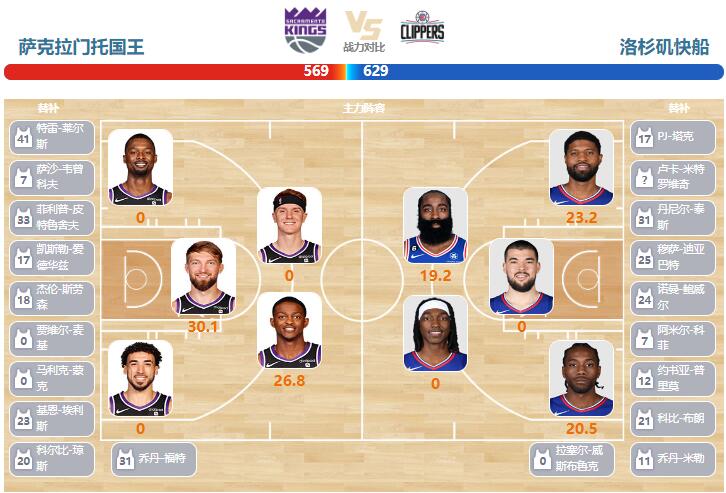Select the starter card rated 30.1

point(203,278)
